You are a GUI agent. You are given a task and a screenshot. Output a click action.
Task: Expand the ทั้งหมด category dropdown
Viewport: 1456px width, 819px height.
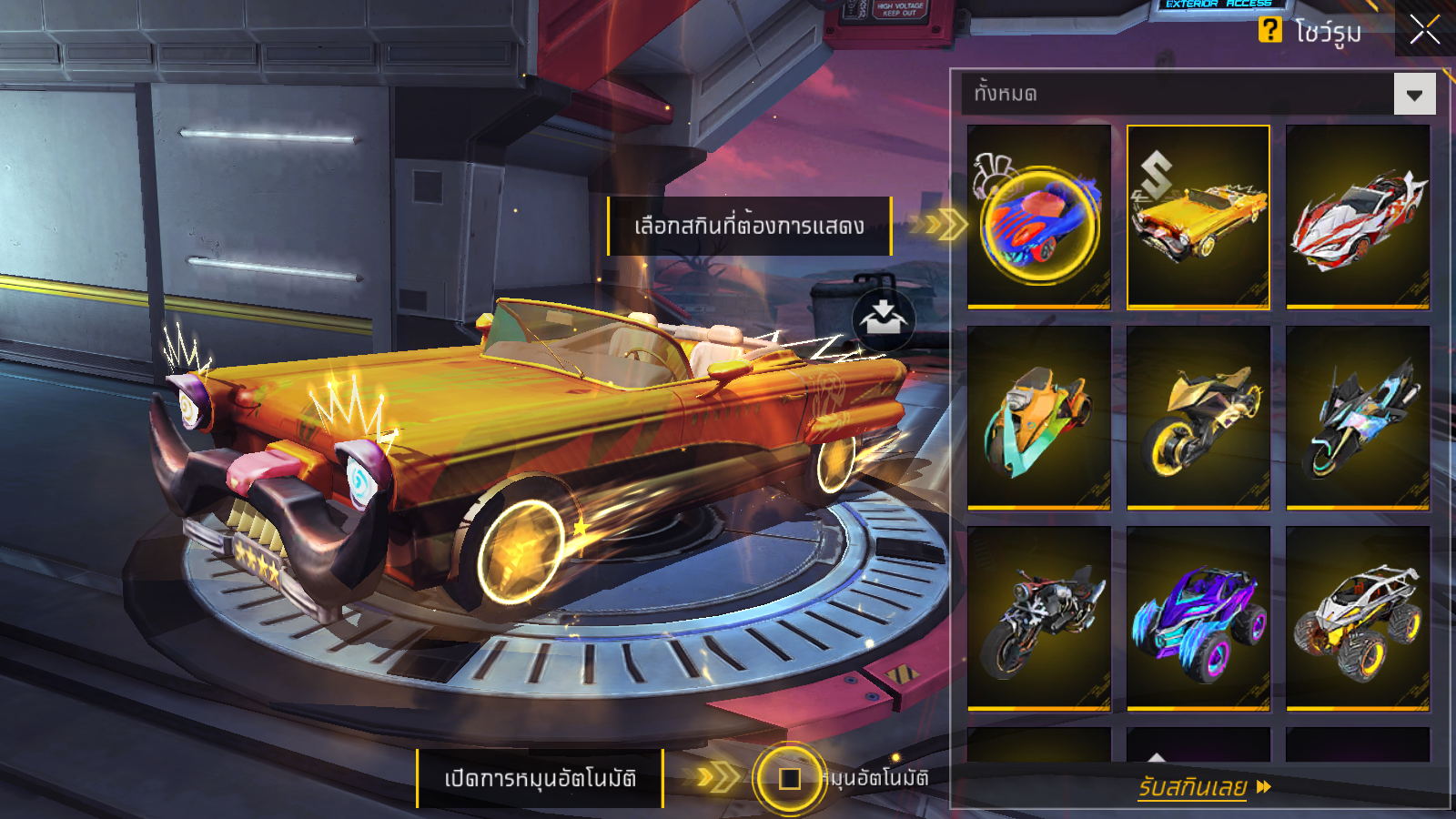1414,94
